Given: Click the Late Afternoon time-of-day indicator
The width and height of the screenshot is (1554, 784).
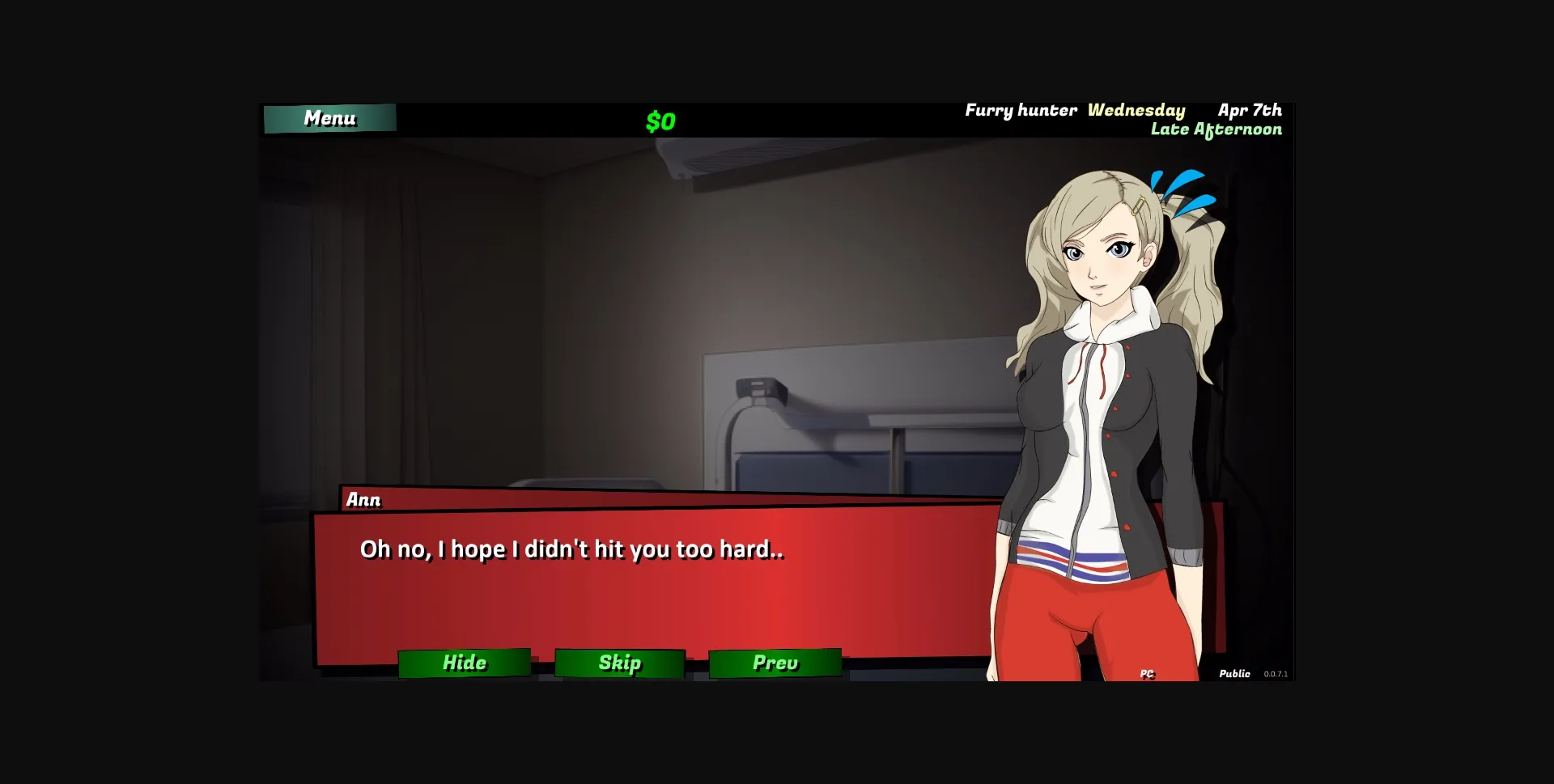Looking at the screenshot, I should pyautogui.click(x=1216, y=129).
